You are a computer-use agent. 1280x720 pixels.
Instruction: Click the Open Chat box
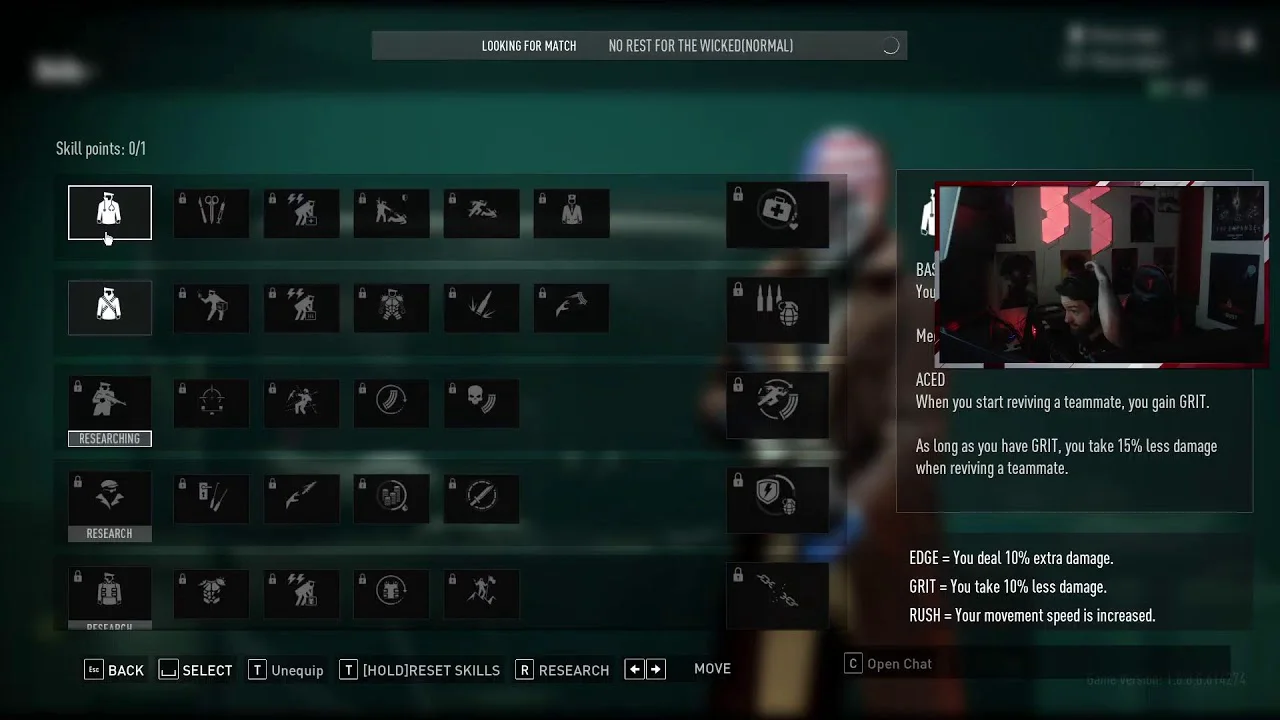(x=1036, y=664)
